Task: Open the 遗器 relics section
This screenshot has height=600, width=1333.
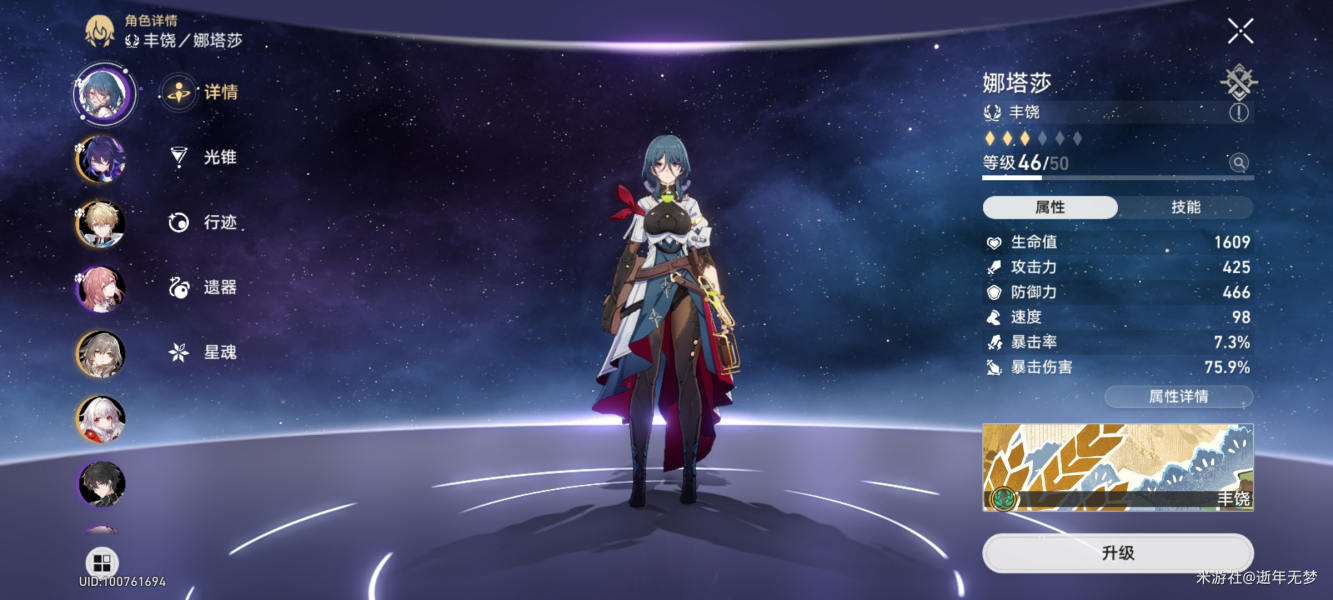Action: coord(206,287)
